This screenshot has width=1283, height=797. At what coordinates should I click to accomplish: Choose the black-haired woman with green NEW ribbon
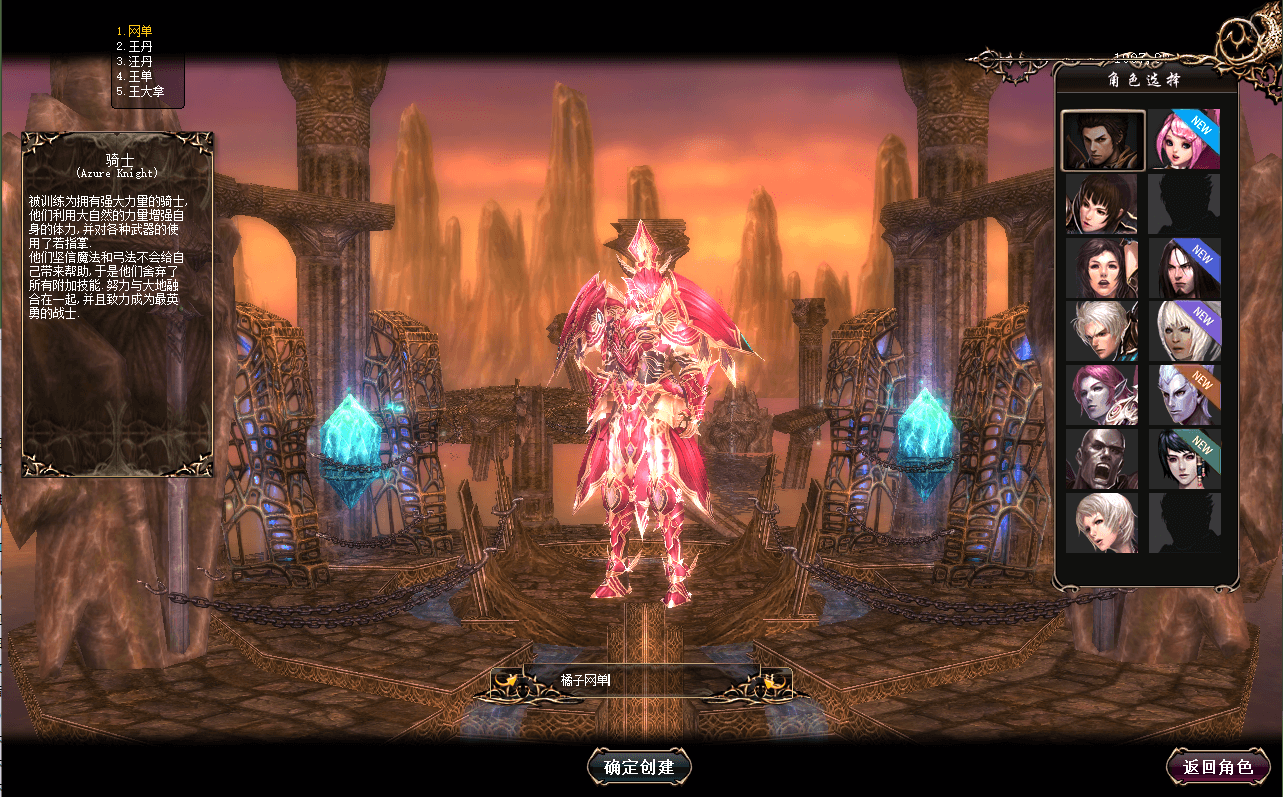coord(1184,459)
